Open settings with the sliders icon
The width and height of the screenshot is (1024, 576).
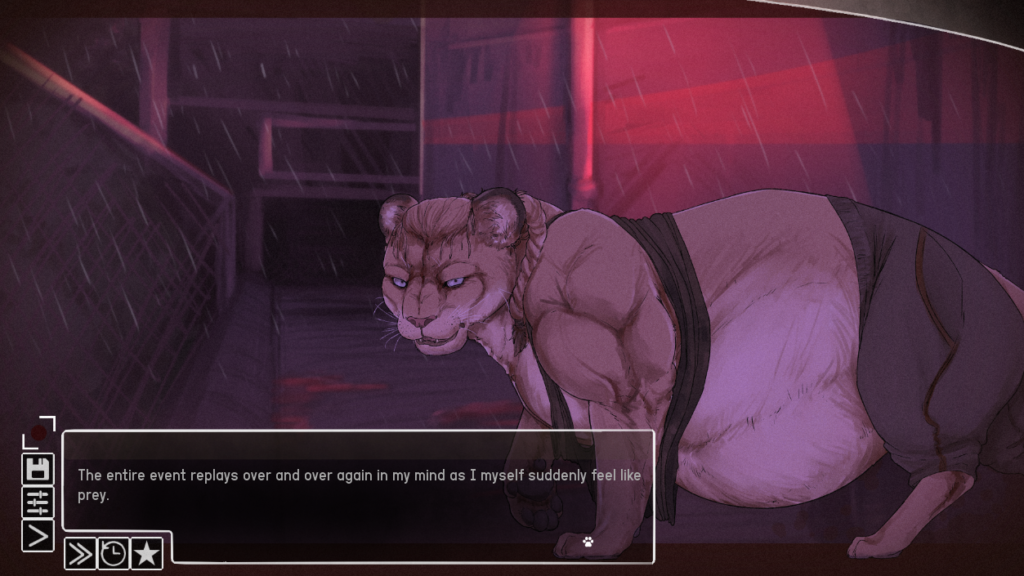coord(38,501)
